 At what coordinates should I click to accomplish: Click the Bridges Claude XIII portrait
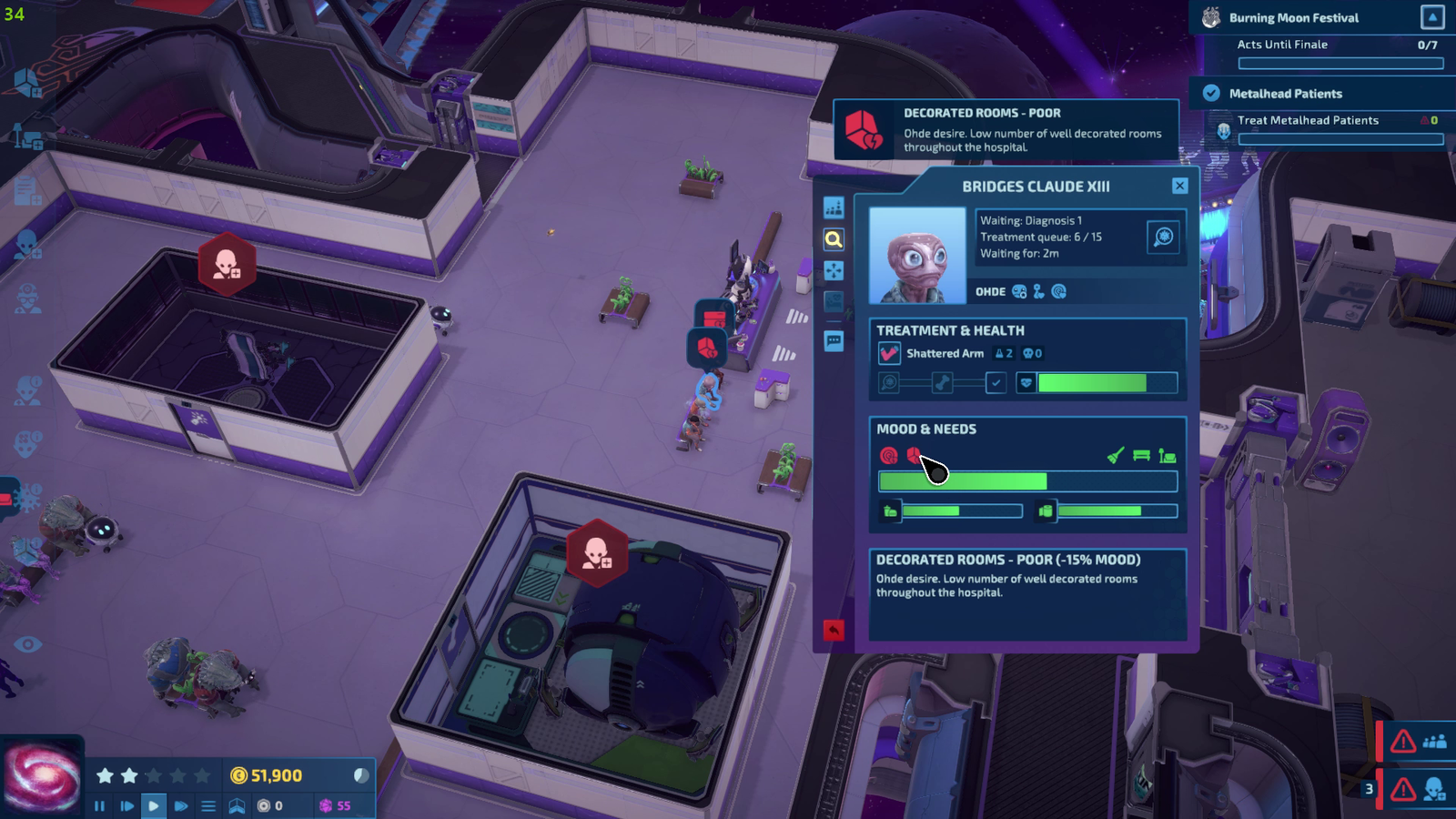(917, 256)
